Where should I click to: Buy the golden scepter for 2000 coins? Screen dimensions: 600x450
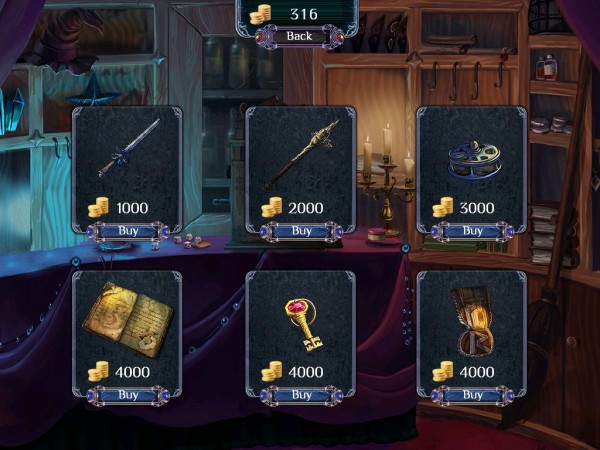(301, 231)
